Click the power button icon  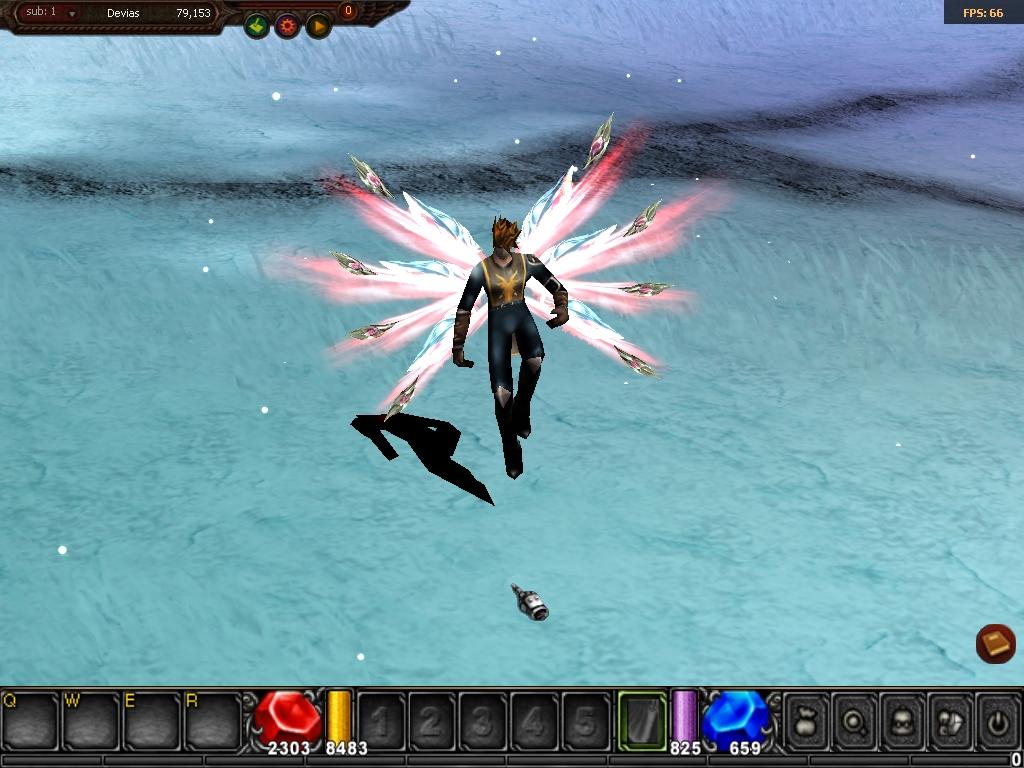997,720
